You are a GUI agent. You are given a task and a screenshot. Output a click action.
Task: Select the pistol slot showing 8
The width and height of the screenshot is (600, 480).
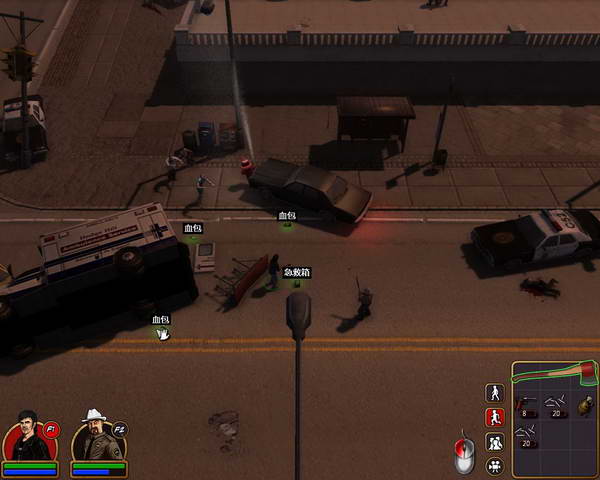tap(527, 405)
